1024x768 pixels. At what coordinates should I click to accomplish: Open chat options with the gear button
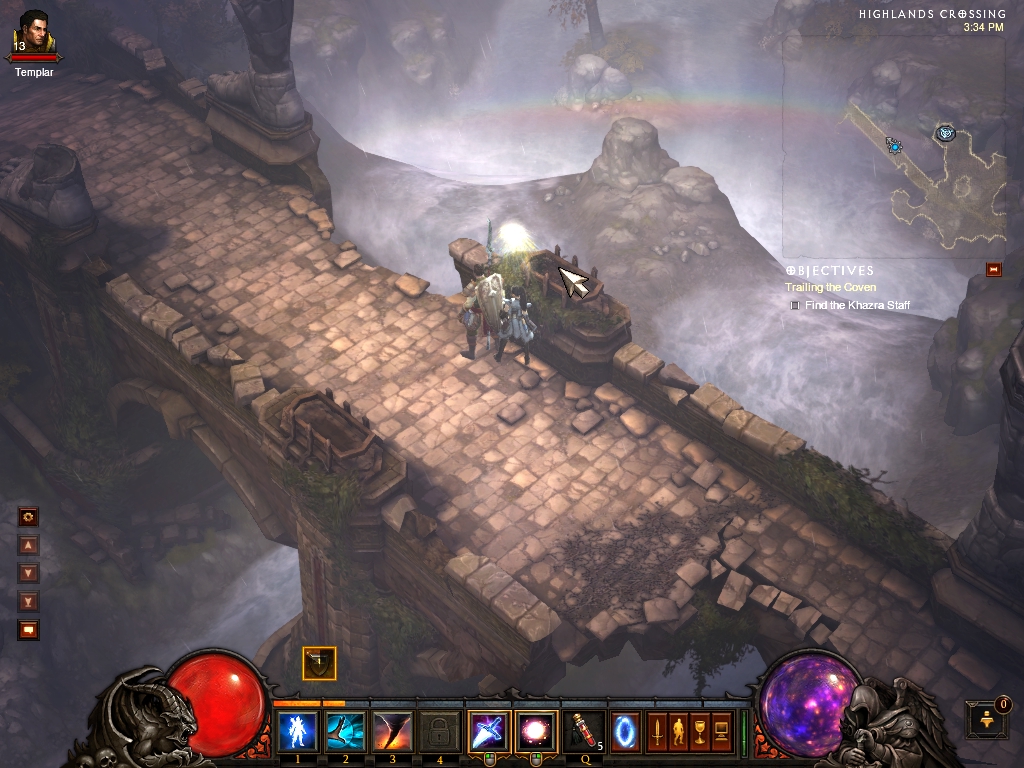pyautogui.click(x=29, y=517)
